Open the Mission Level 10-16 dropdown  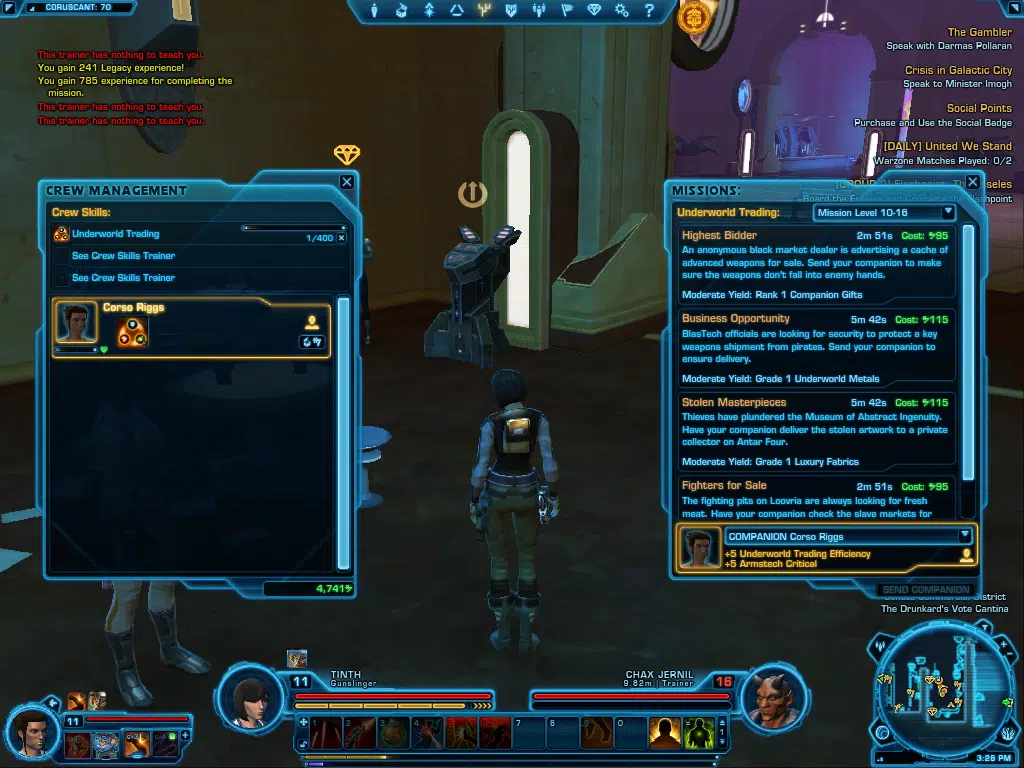point(885,212)
